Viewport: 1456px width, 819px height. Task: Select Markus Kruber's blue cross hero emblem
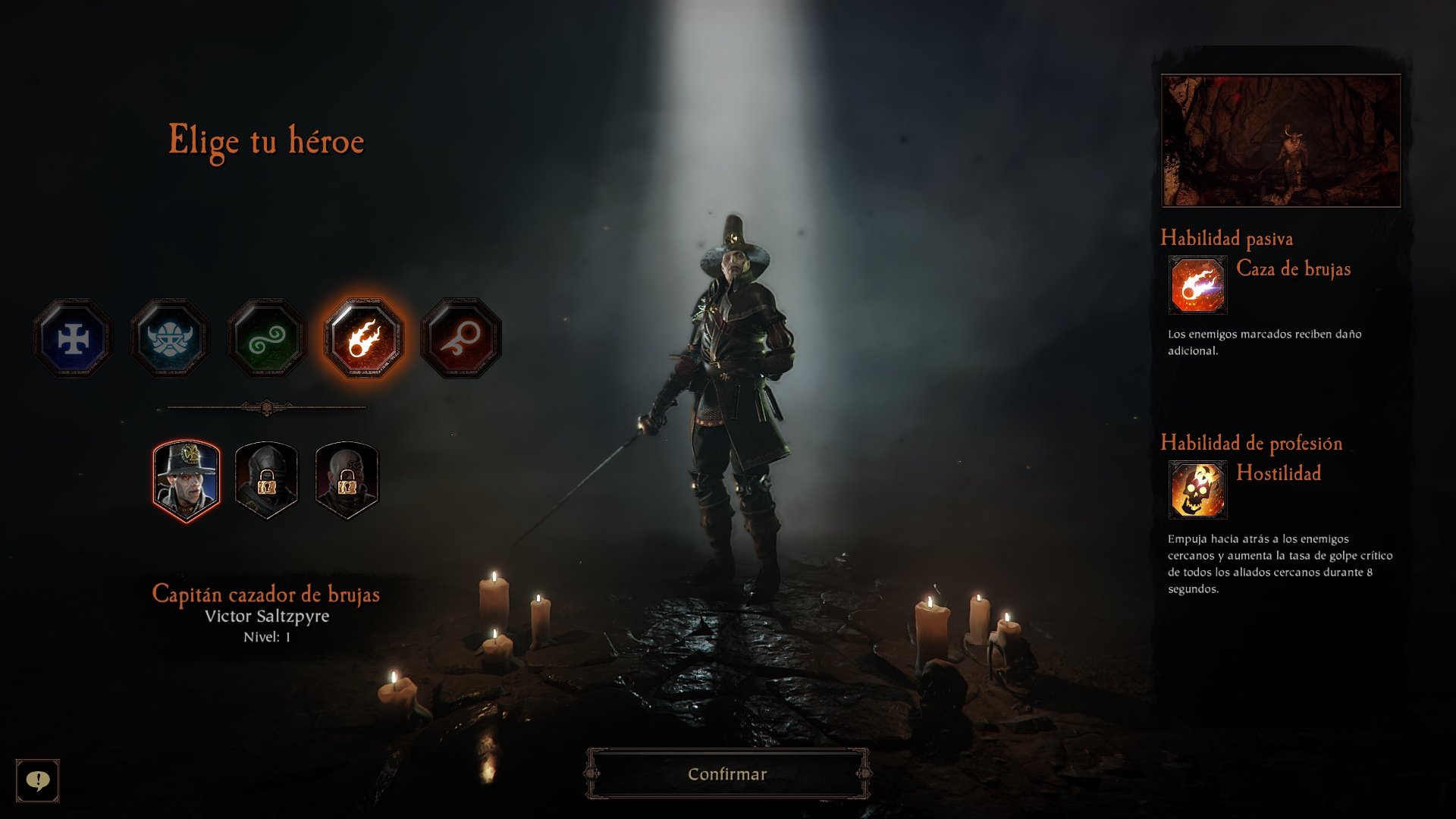tap(72, 339)
